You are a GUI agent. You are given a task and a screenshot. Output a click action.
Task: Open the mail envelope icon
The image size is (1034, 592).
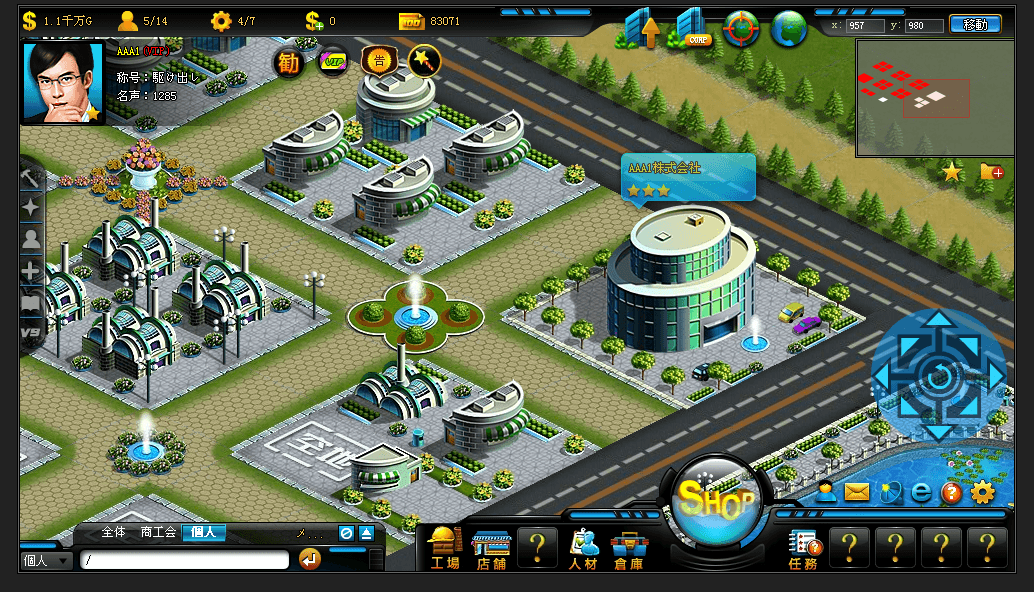[x=857, y=492]
